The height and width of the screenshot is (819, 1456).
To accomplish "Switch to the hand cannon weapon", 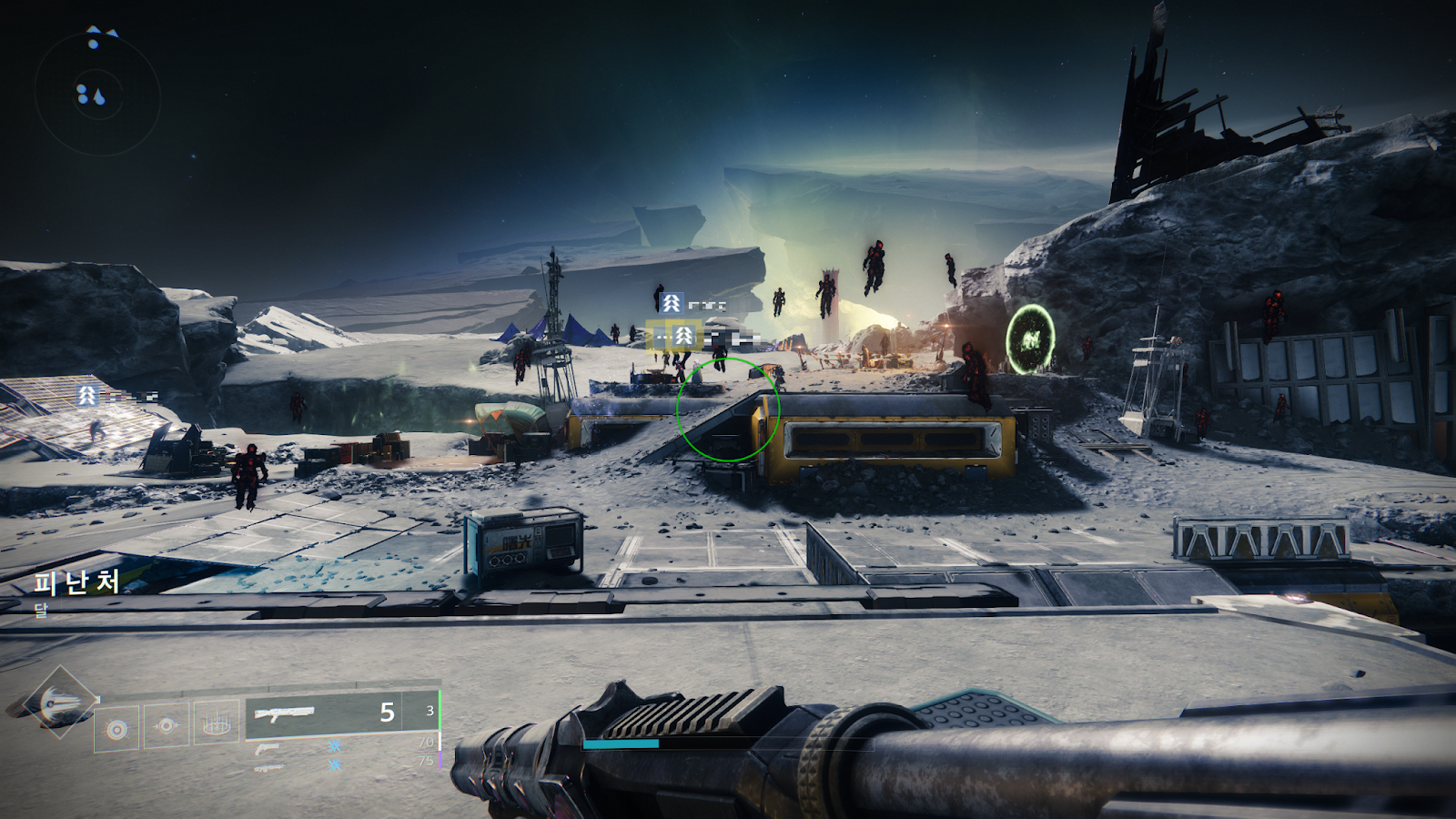I will (268, 748).
